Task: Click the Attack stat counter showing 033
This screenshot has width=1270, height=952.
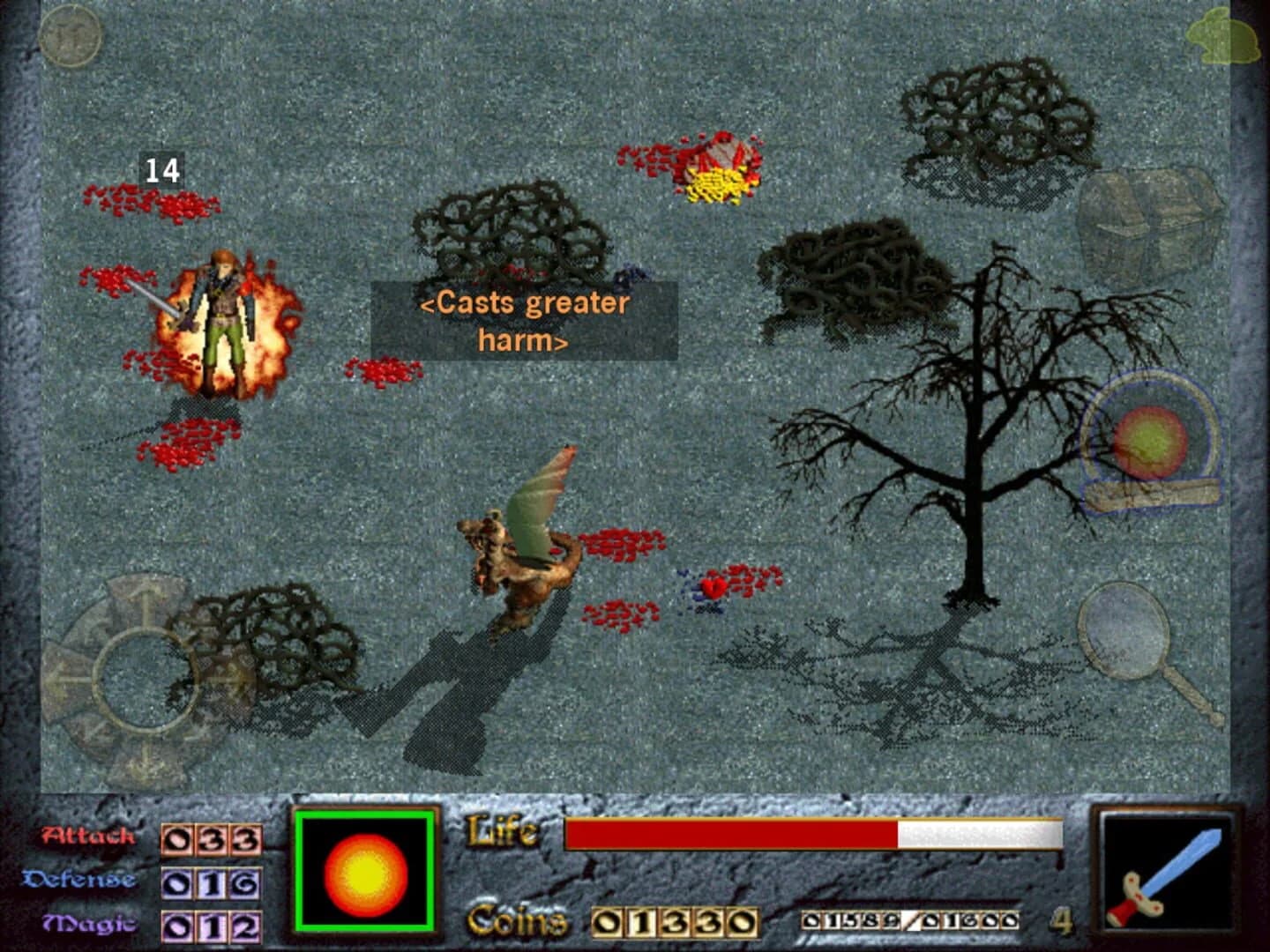Action: click(212, 837)
